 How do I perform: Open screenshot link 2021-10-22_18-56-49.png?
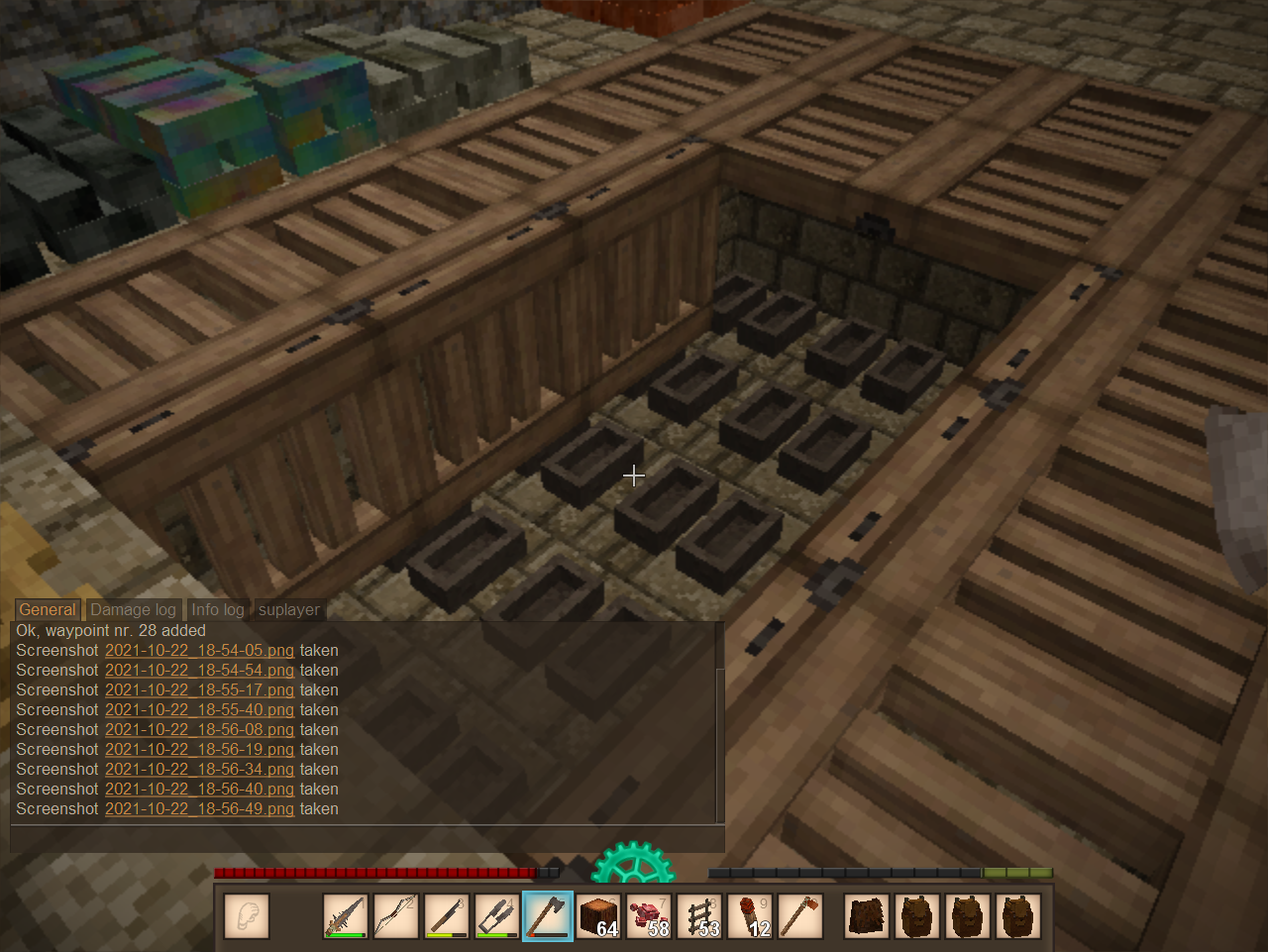click(199, 809)
